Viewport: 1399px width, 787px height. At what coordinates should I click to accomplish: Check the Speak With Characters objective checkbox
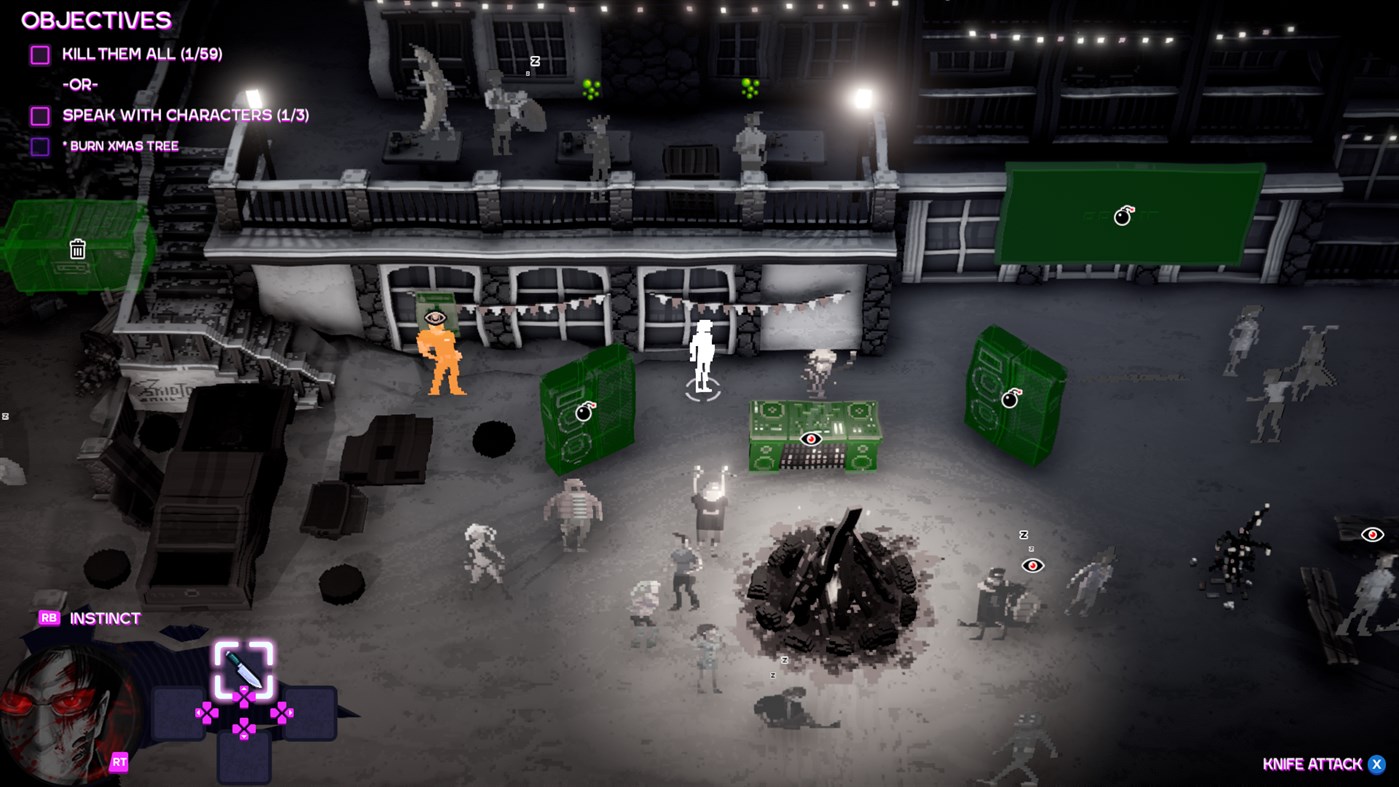[x=39, y=115]
